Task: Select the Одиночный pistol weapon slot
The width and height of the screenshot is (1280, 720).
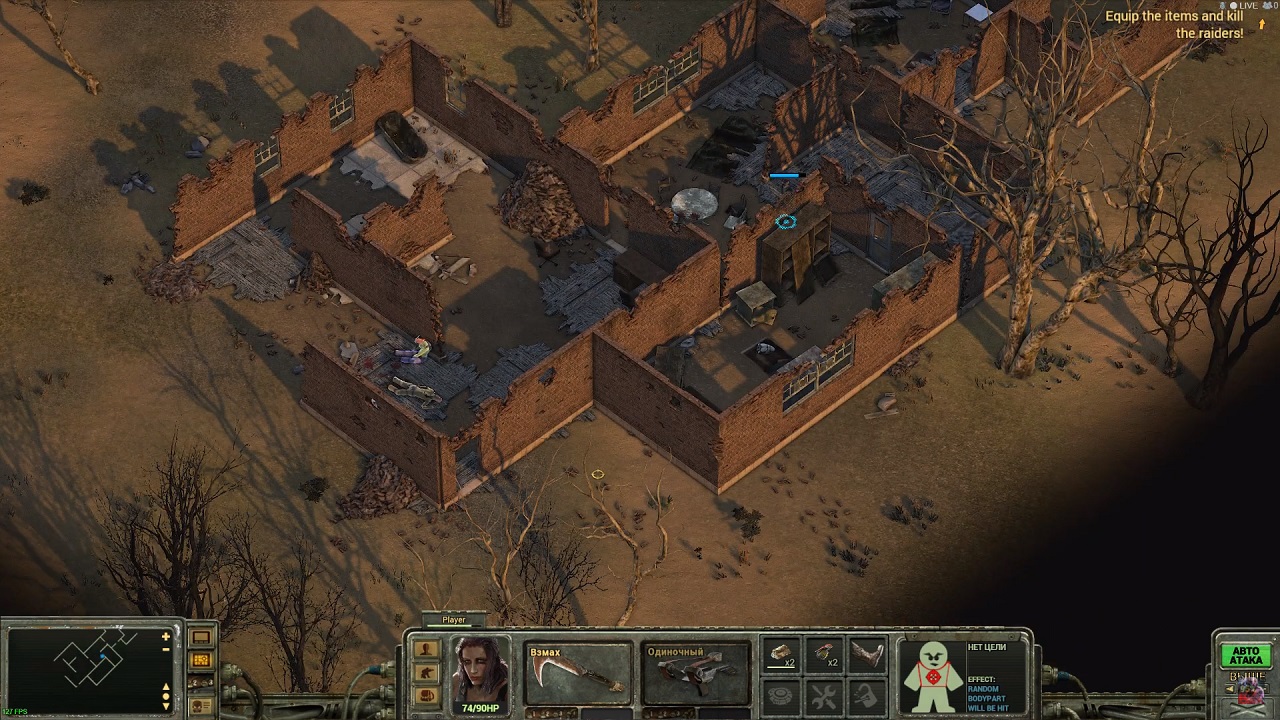Action: coord(696,673)
